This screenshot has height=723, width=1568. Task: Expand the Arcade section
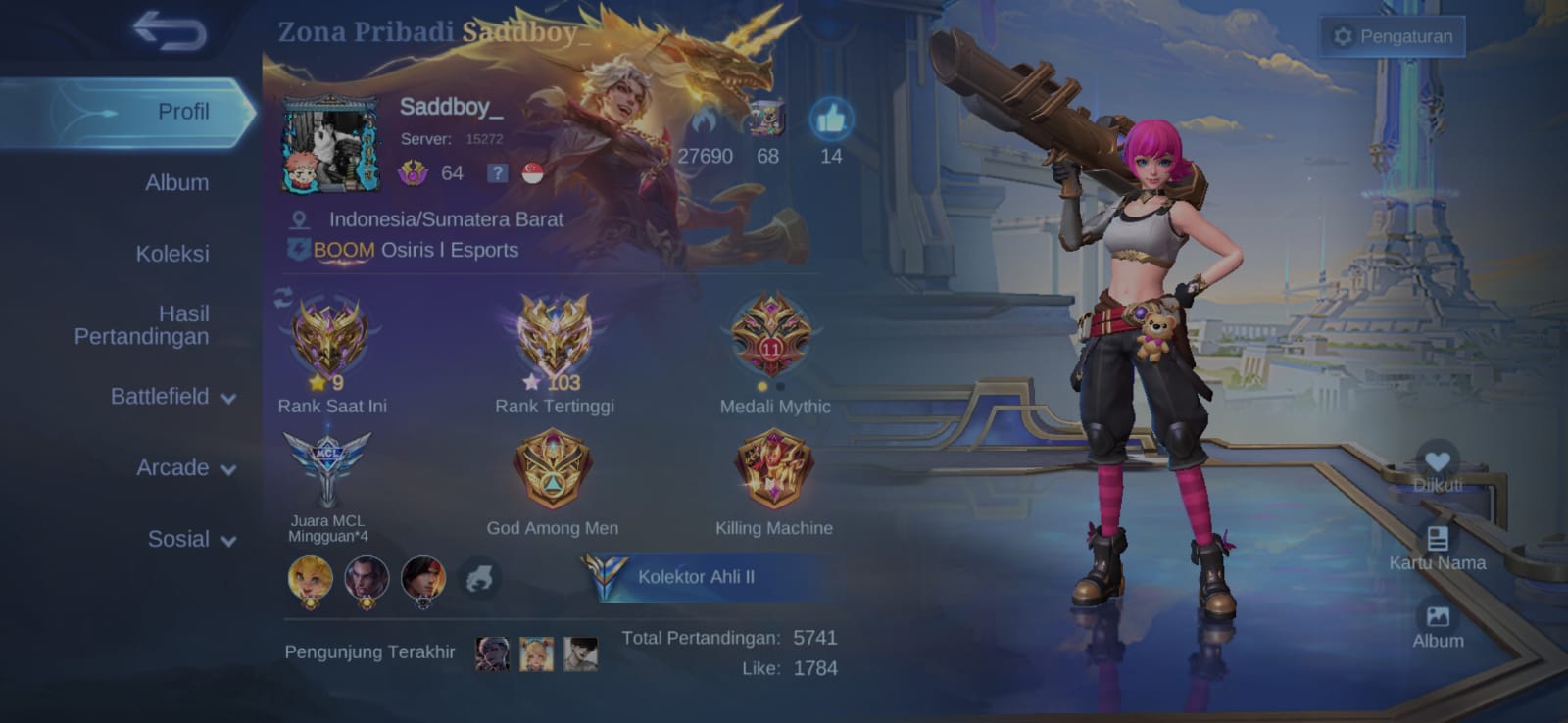point(184,468)
